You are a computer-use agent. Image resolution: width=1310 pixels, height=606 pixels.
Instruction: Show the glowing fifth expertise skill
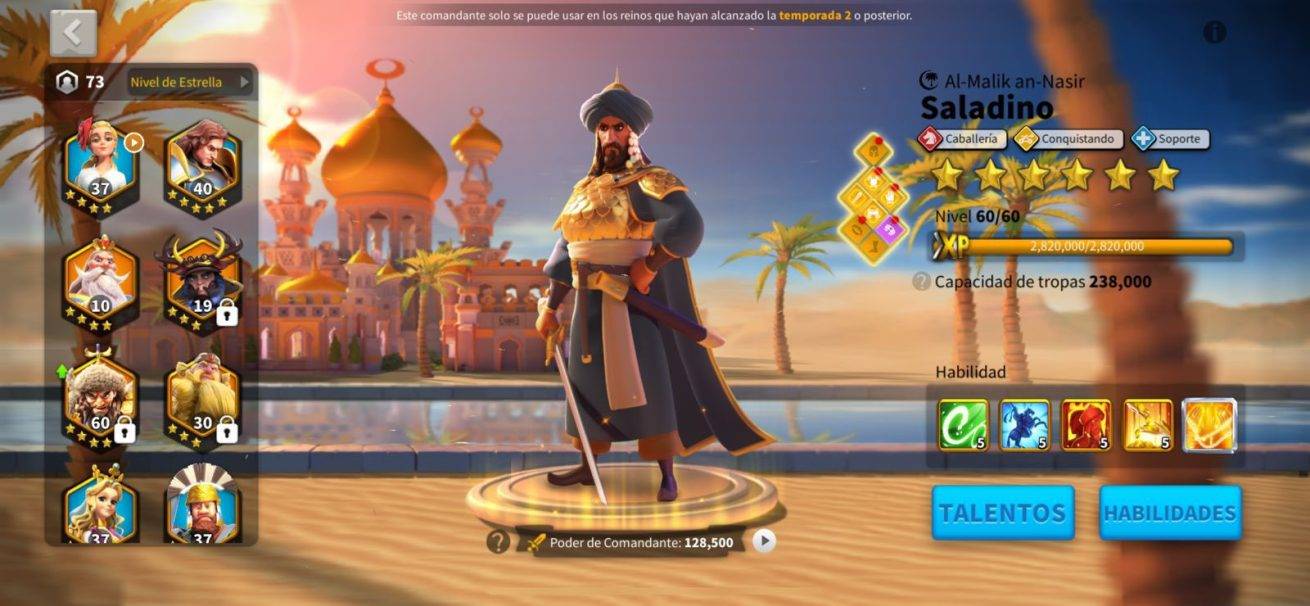coord(1210,425)
